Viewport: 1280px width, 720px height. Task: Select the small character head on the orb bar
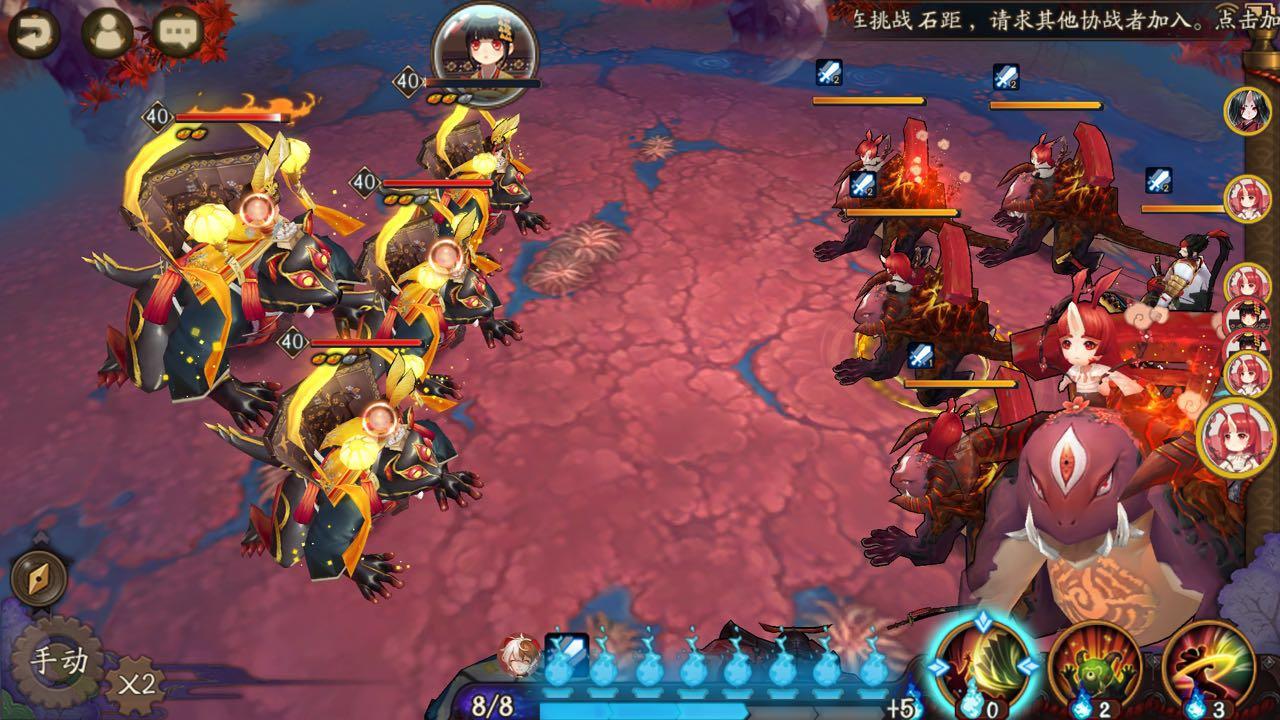(x=519, y=653)
